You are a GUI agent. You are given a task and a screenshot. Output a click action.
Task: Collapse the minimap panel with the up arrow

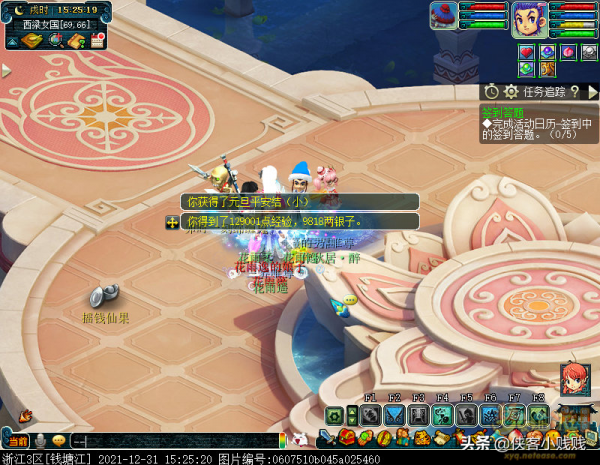pos(14,40)
